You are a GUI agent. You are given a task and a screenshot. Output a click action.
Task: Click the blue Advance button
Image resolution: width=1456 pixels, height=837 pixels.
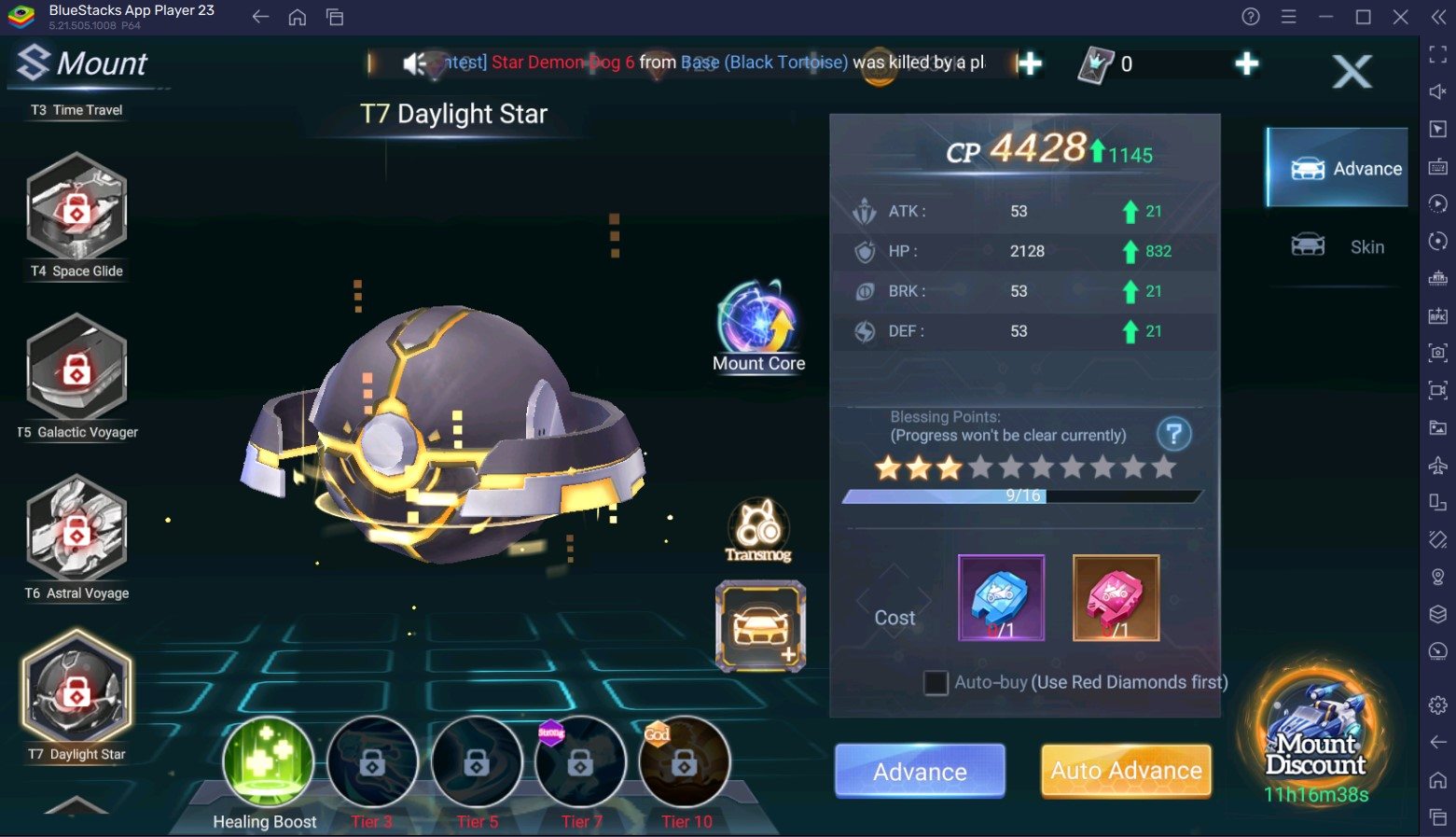920,771
